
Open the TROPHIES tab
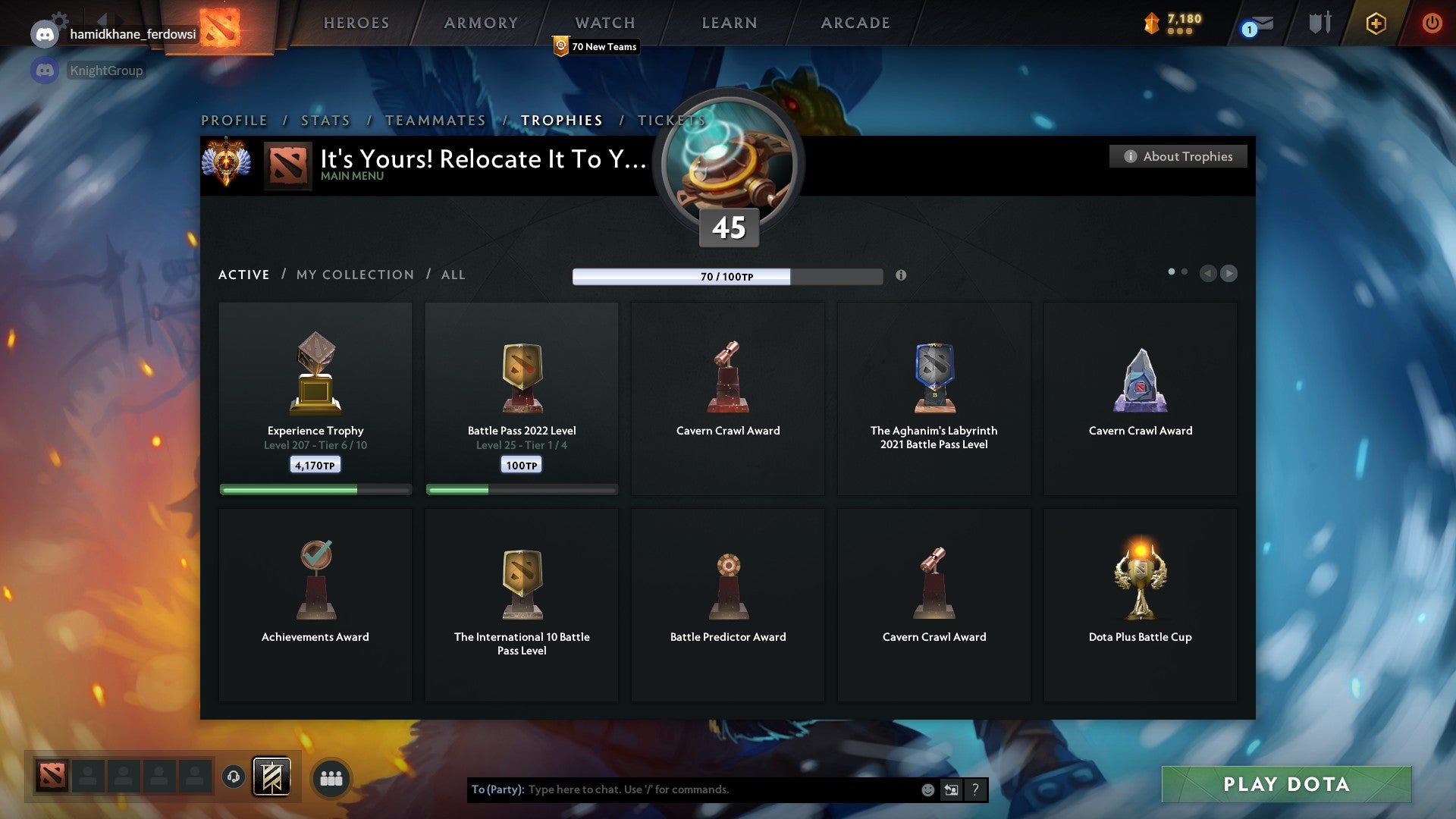pyautogui.click(x=560, y=120)
